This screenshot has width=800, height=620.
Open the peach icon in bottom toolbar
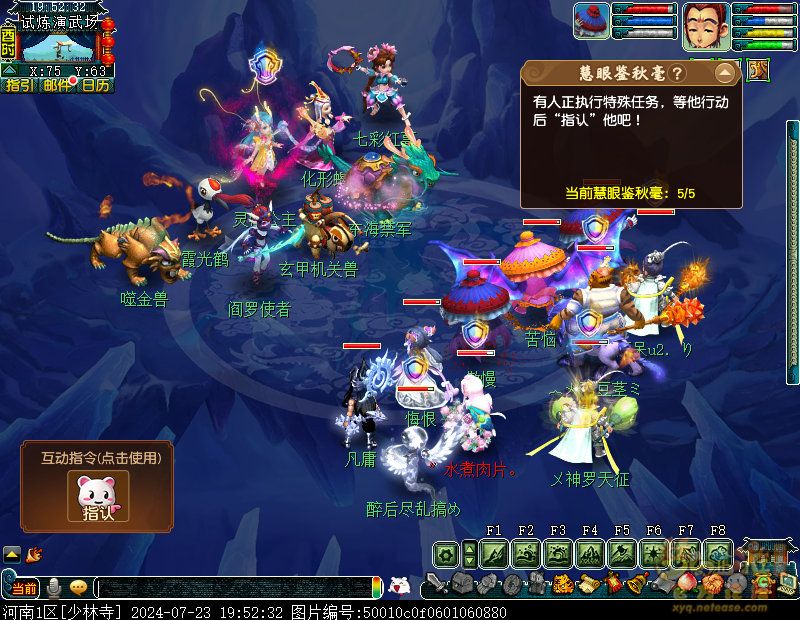point(687,584)
